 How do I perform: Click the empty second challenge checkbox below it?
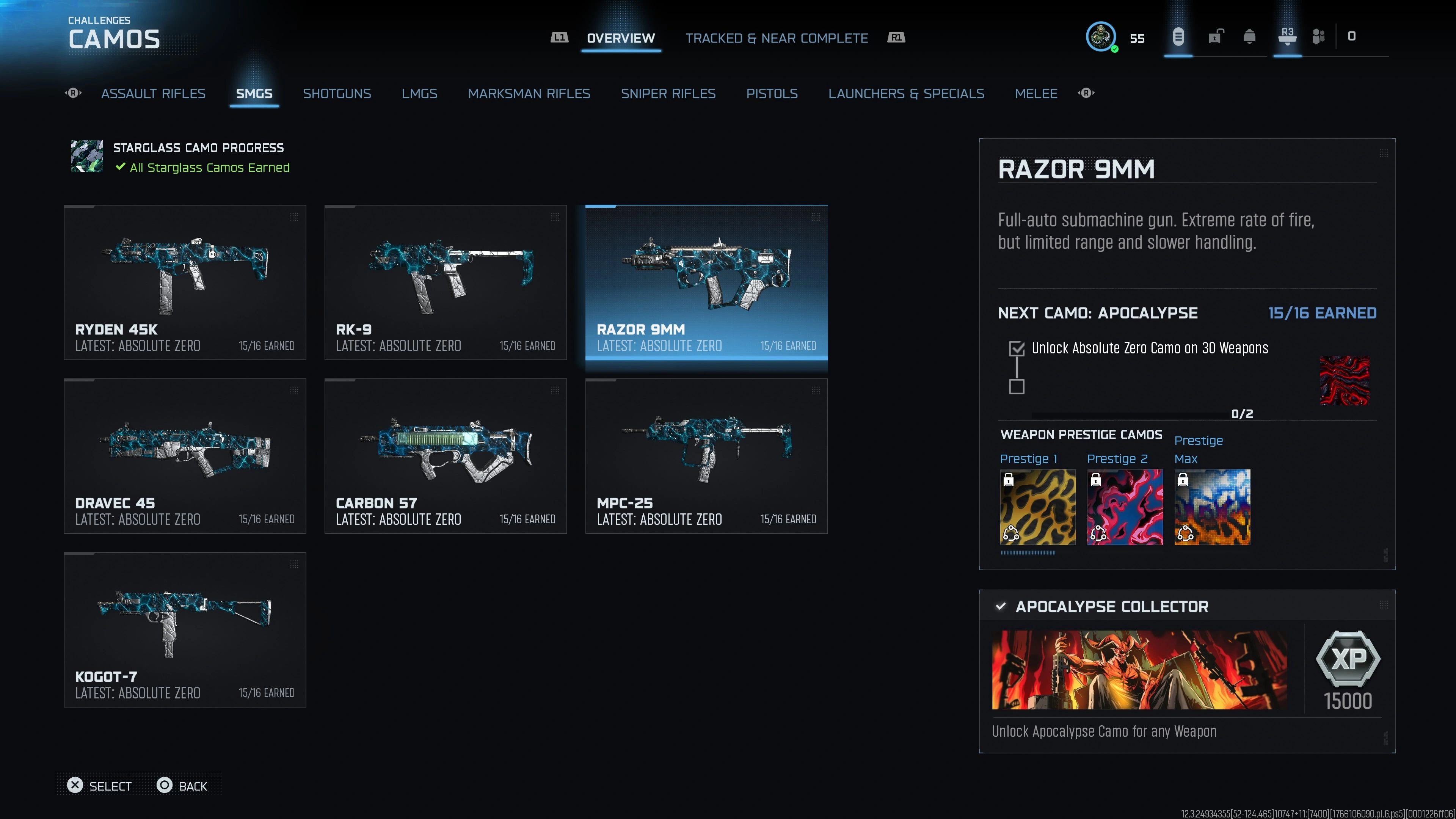coord(1017,388)
